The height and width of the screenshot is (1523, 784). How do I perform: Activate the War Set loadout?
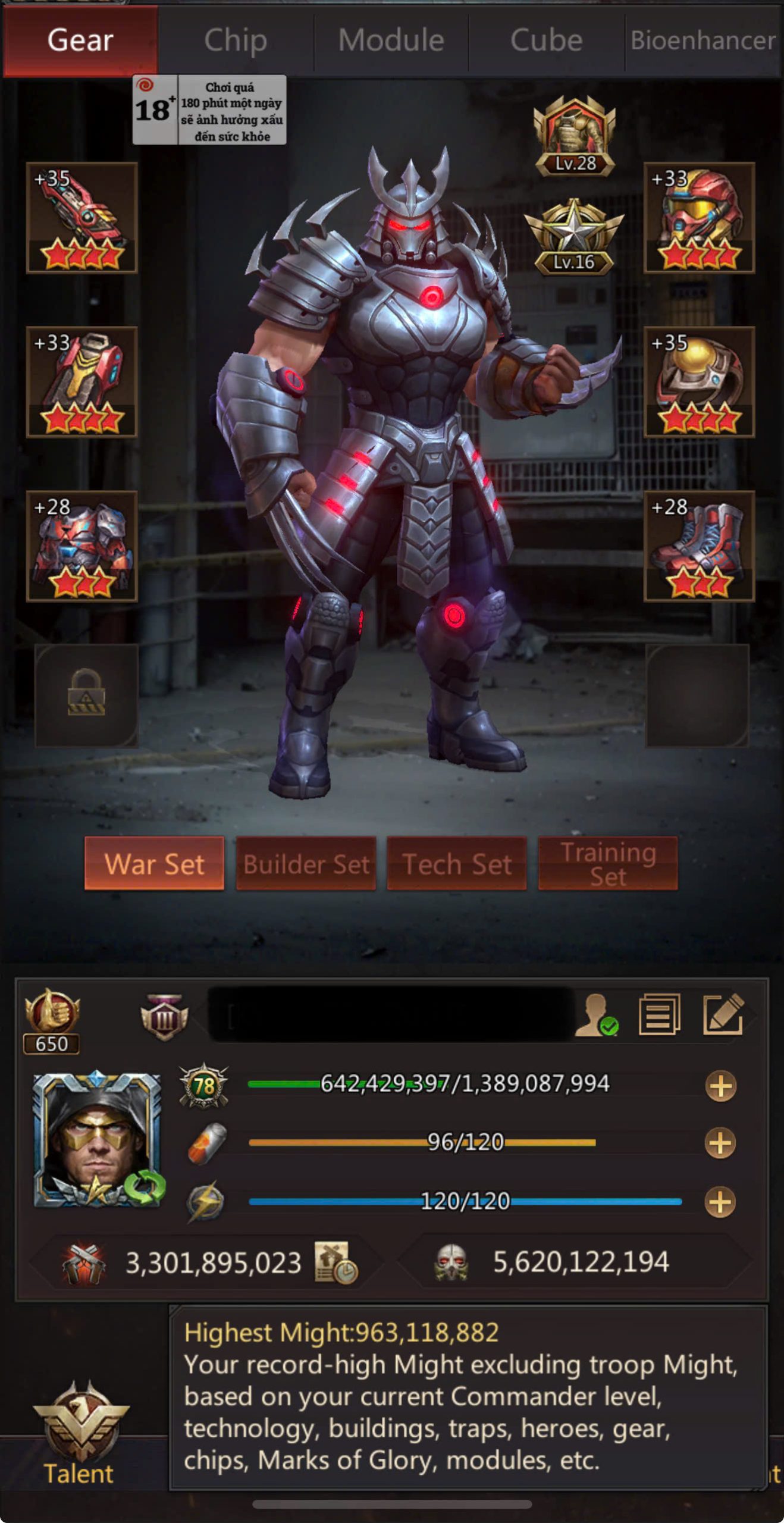click(x=154, y=863)
